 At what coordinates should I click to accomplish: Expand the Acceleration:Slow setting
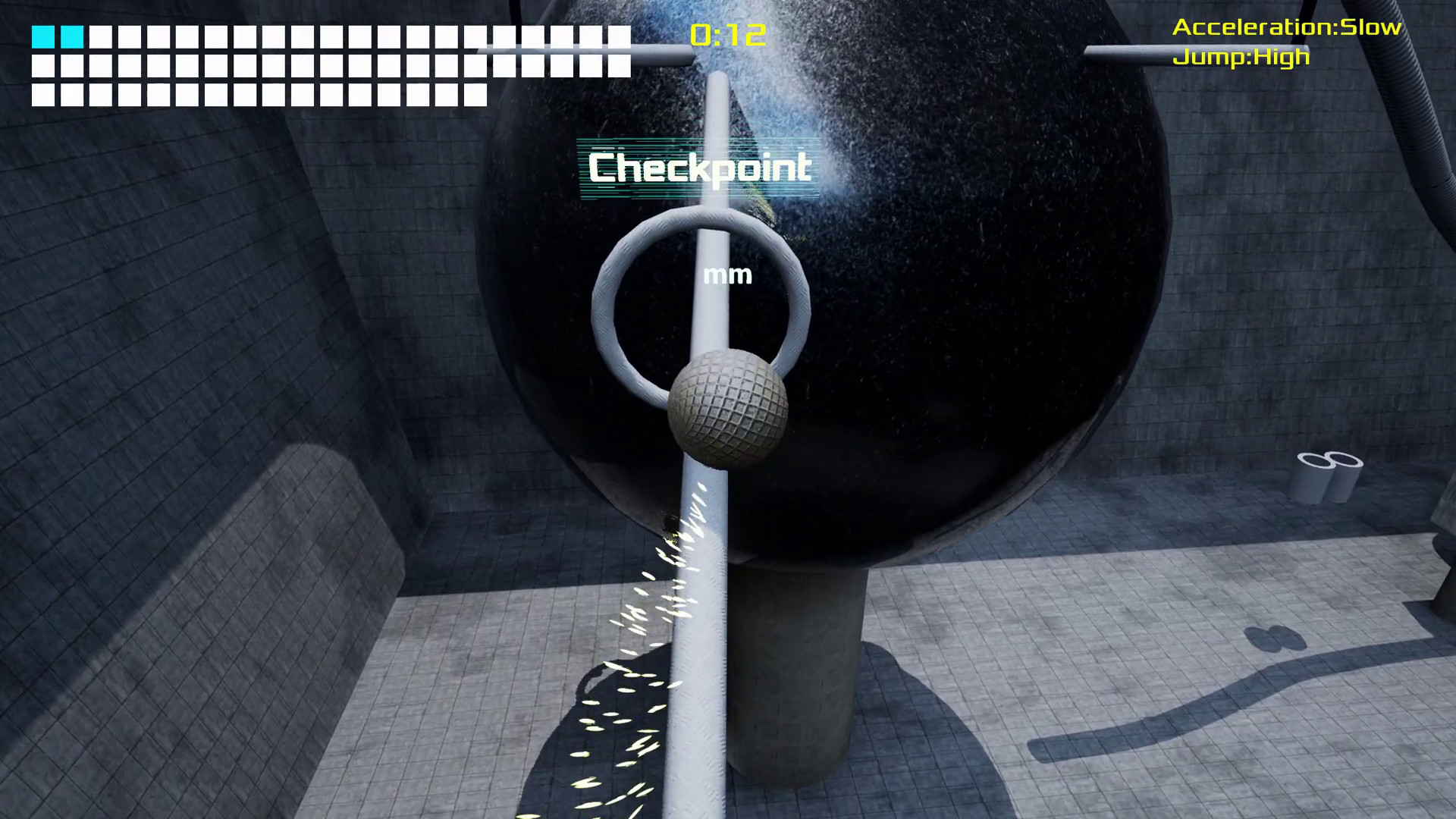(x=1287, y=28)
